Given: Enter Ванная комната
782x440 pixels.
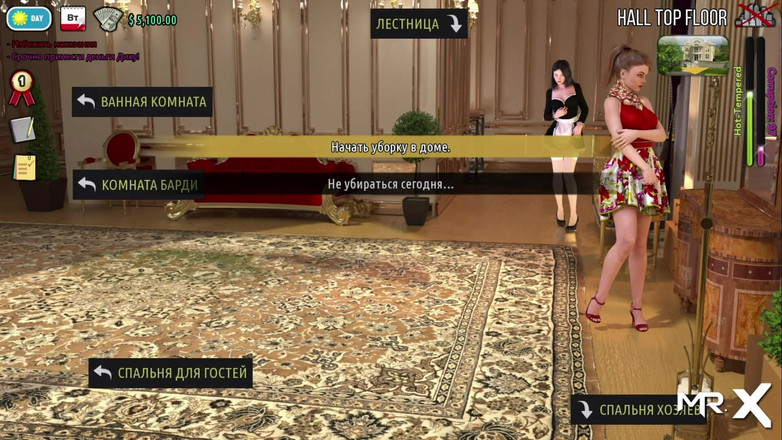Looking at the screenshot, I should point(142,102).
